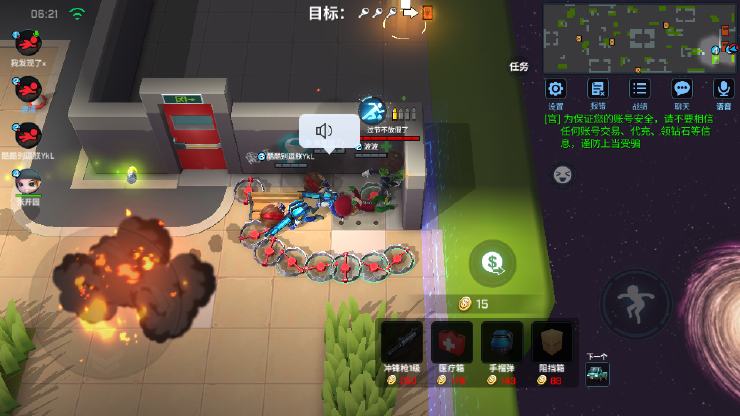Image resolution: width=740 pixels, height=416 pixels.
Task: Buy the 阻挡箱 blocking box
Action: click(x=552, y=348)
